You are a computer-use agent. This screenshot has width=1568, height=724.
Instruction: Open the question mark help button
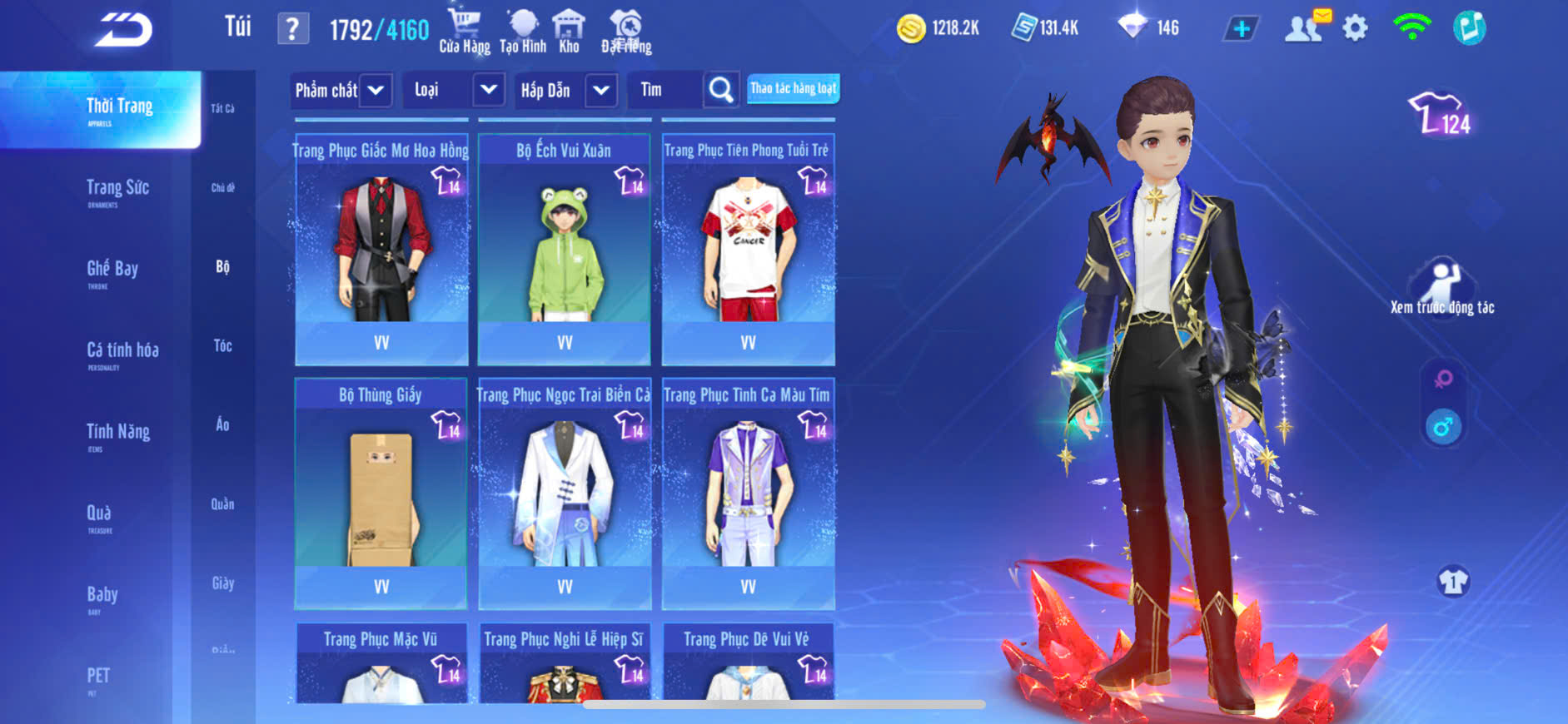pos(292,29)
